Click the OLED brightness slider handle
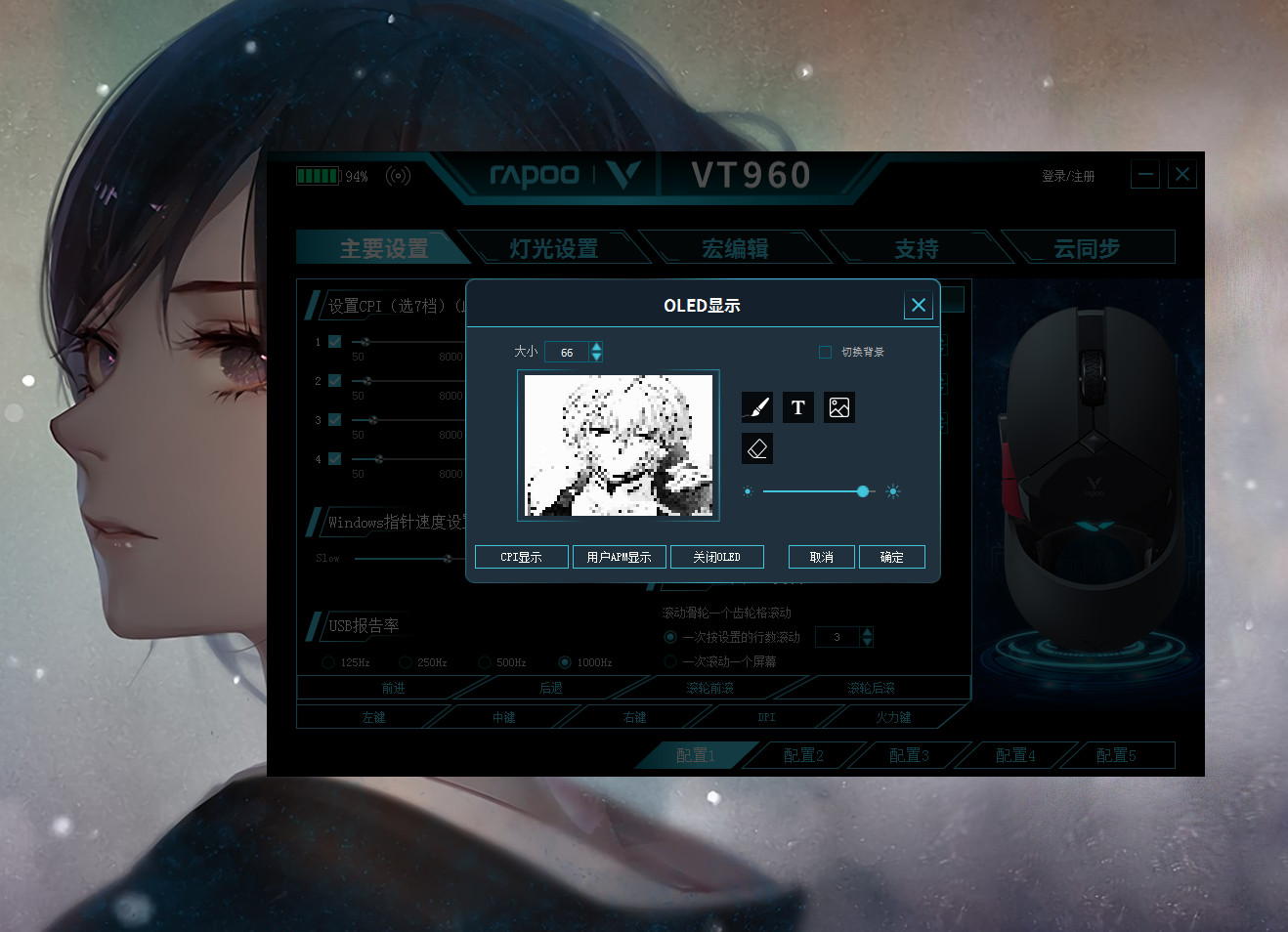The width and height of the screenshot is (1288, 932). [x=863, y=491]
